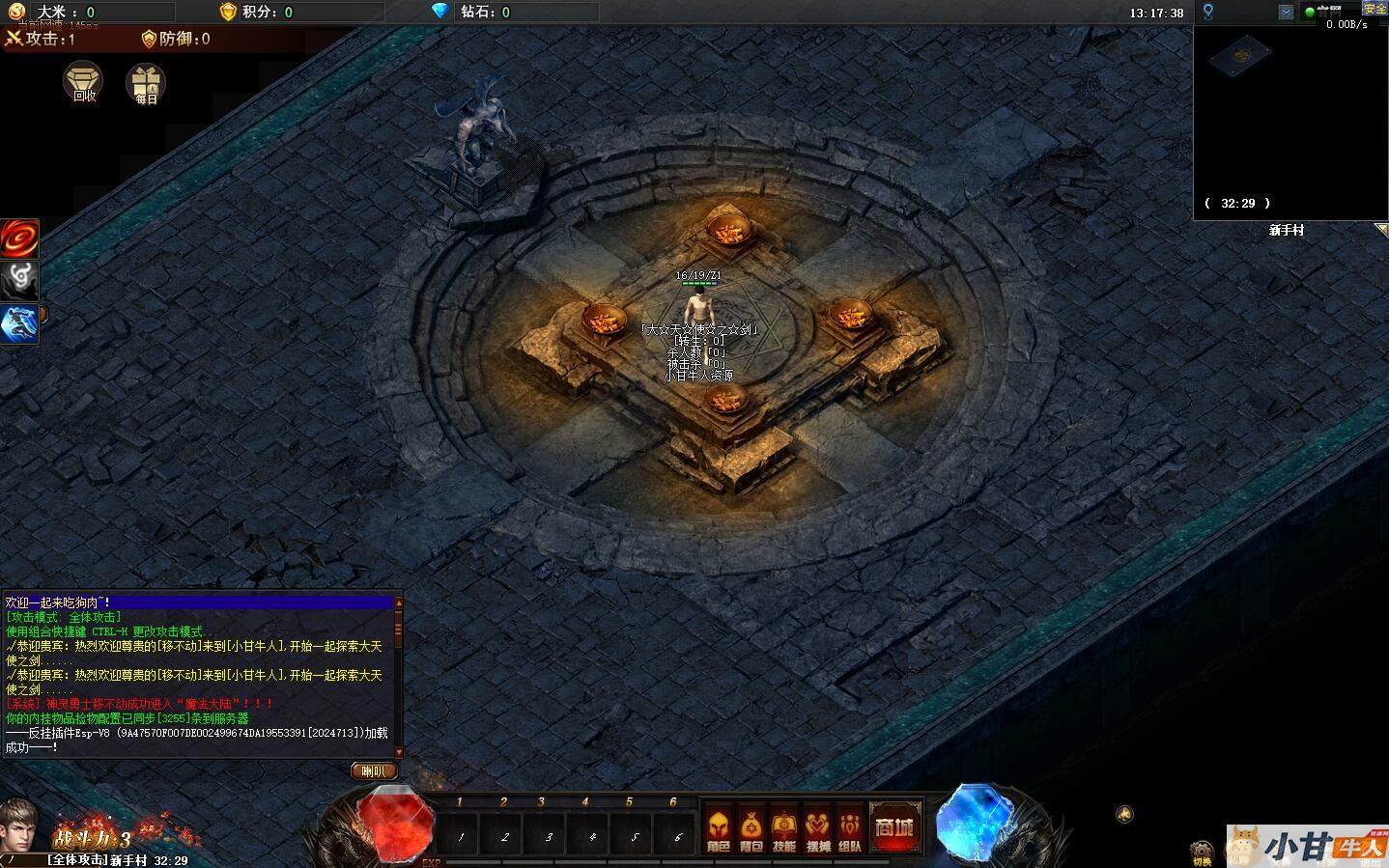Screen dimensions: 1389x868
Task: Show the 技能 skills panel
Action: click(784, 829)
